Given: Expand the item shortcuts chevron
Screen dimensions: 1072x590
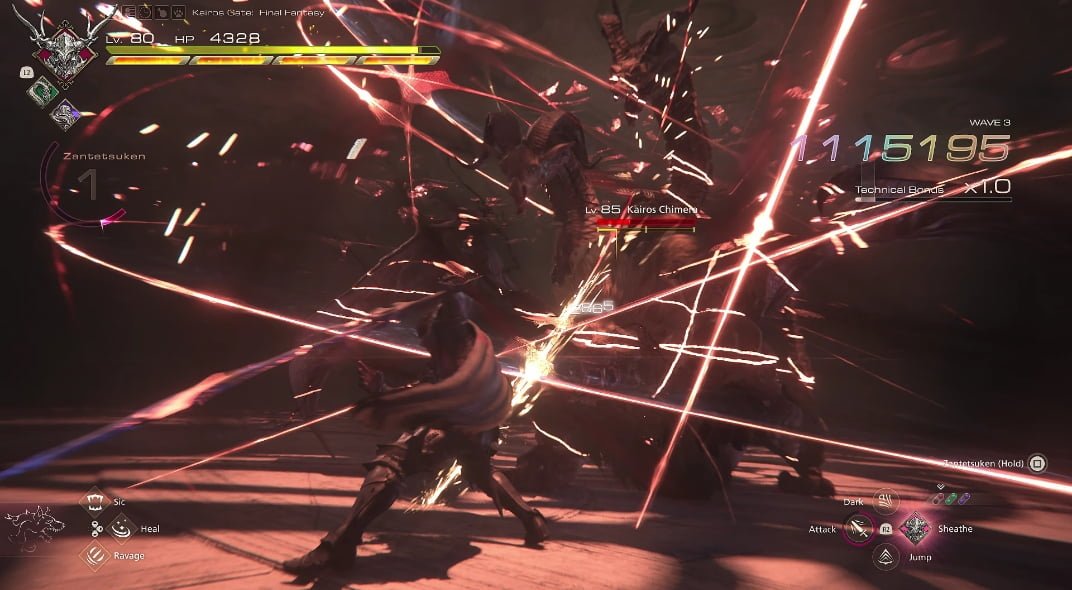Looking at the screenshot, I should (x=940, y=488).
